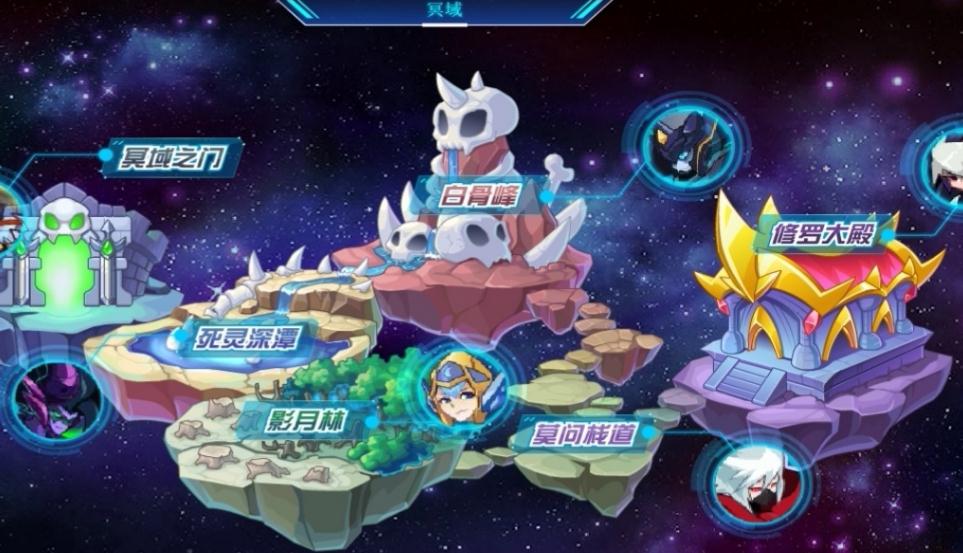Select the 冥域之门 location label
The width and height of the screenshot is (963, 553).
[169, 157]
